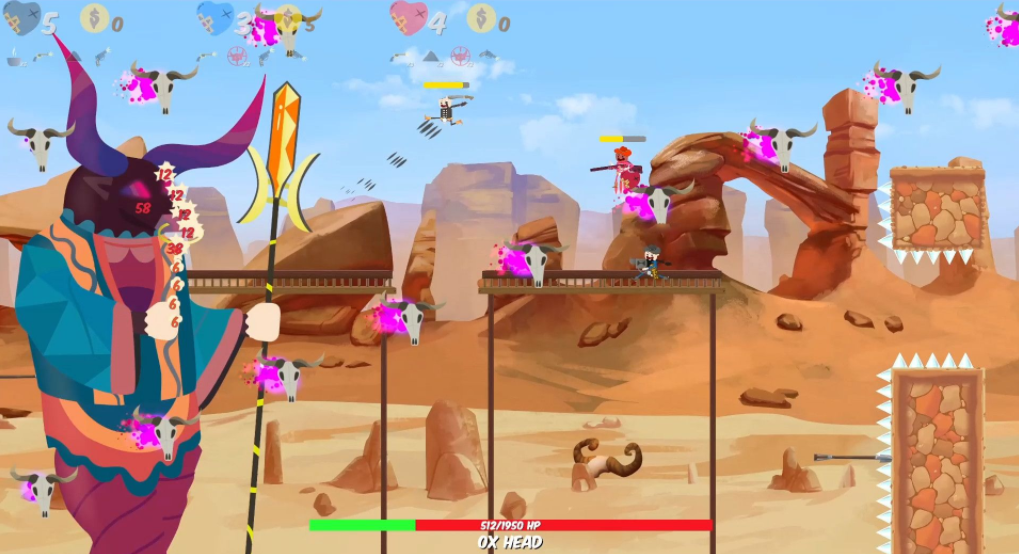Click the pink-heart player's red crosshair icon
Screen dimensions: 1019x554
pyautogui.click(x=459, y=56)
